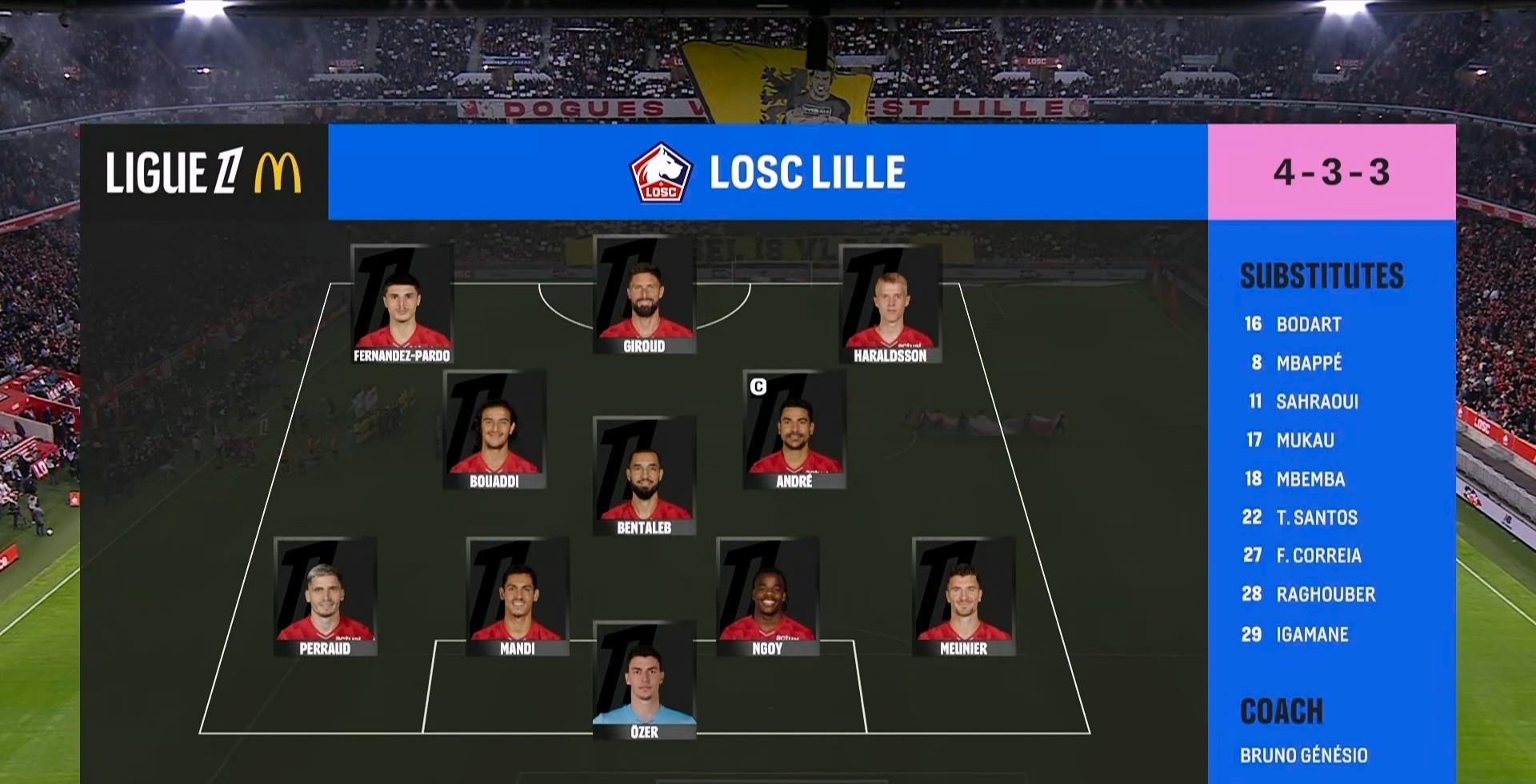Select Fernandez-Pardo's player card
The height and width of the screenshot is (784, 1536).
point(402,304)
